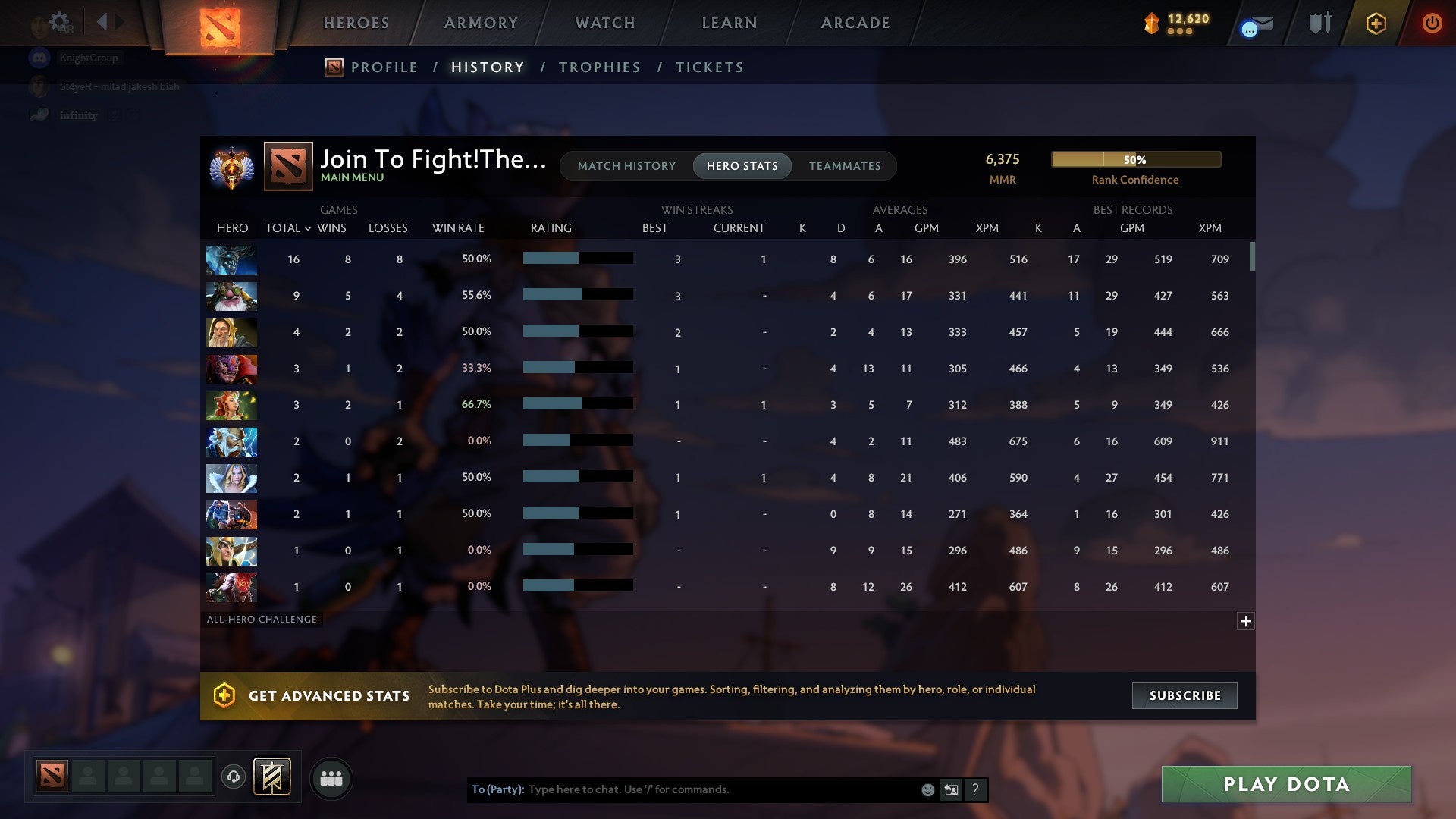Viewport: 1456px width, 819px height.
Task: Click the settings gear in the top-left corner
Action: click(x=58, y=21)
